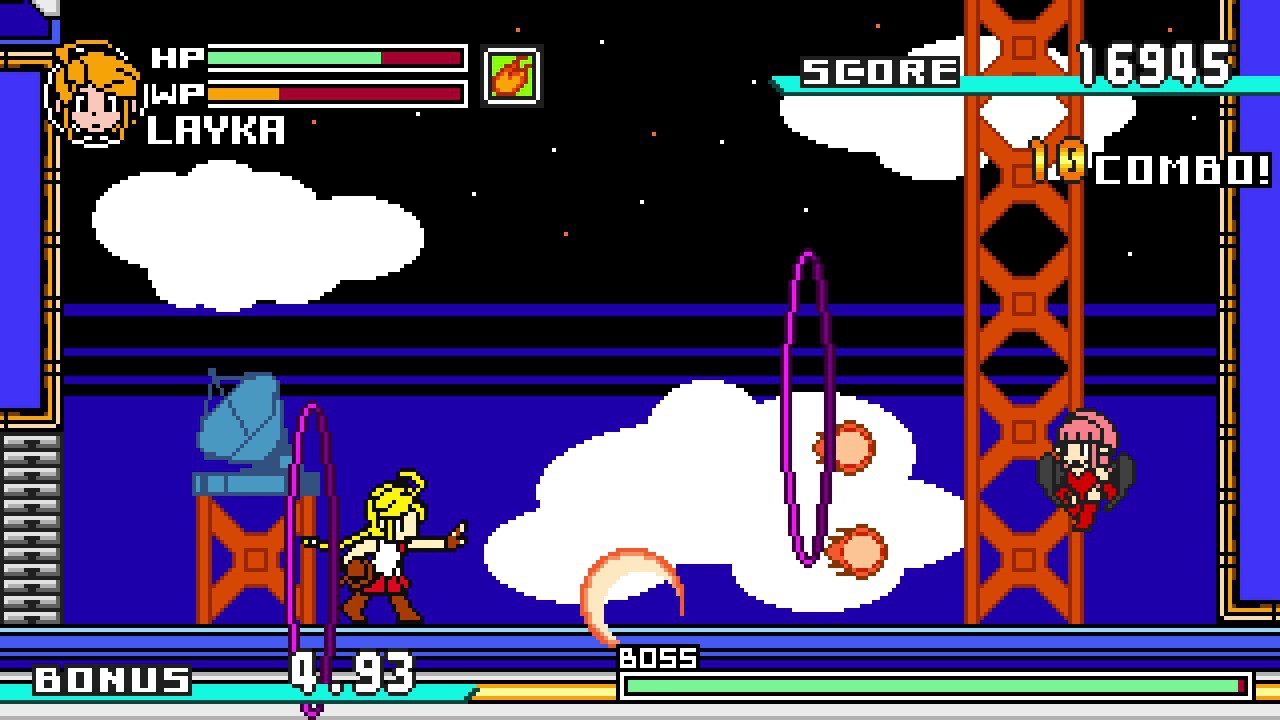Toggle the 10 COMBO counter
This screenshot has width=1280, height=720.
point(1150,166)
